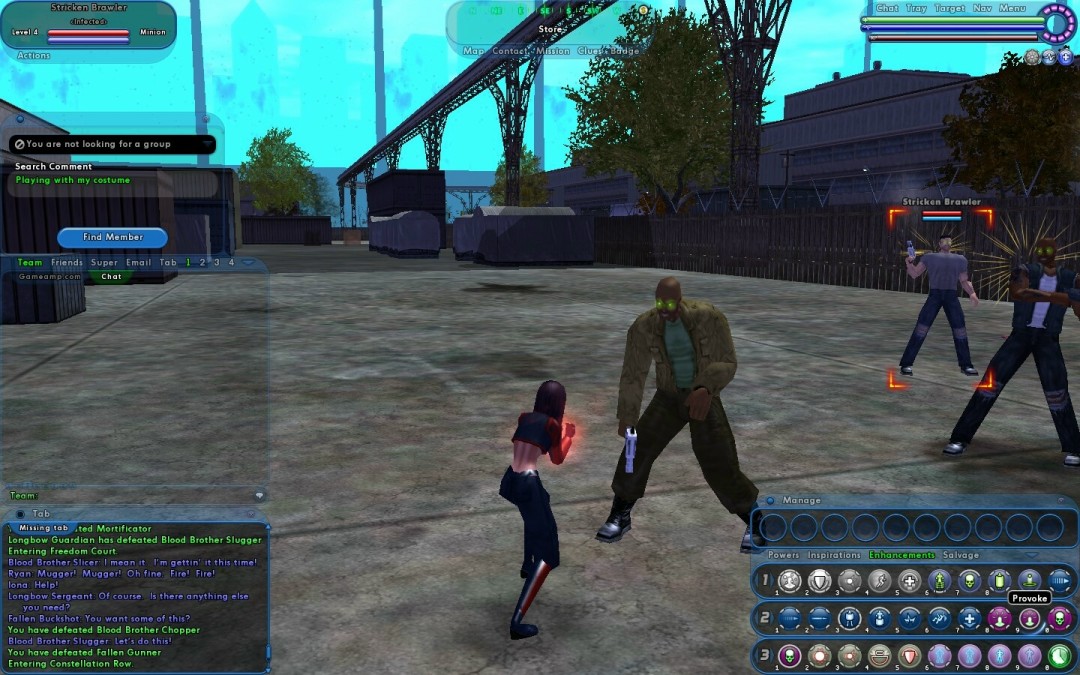
Task: Switch to the Friends tab
Action: [67, 263]
